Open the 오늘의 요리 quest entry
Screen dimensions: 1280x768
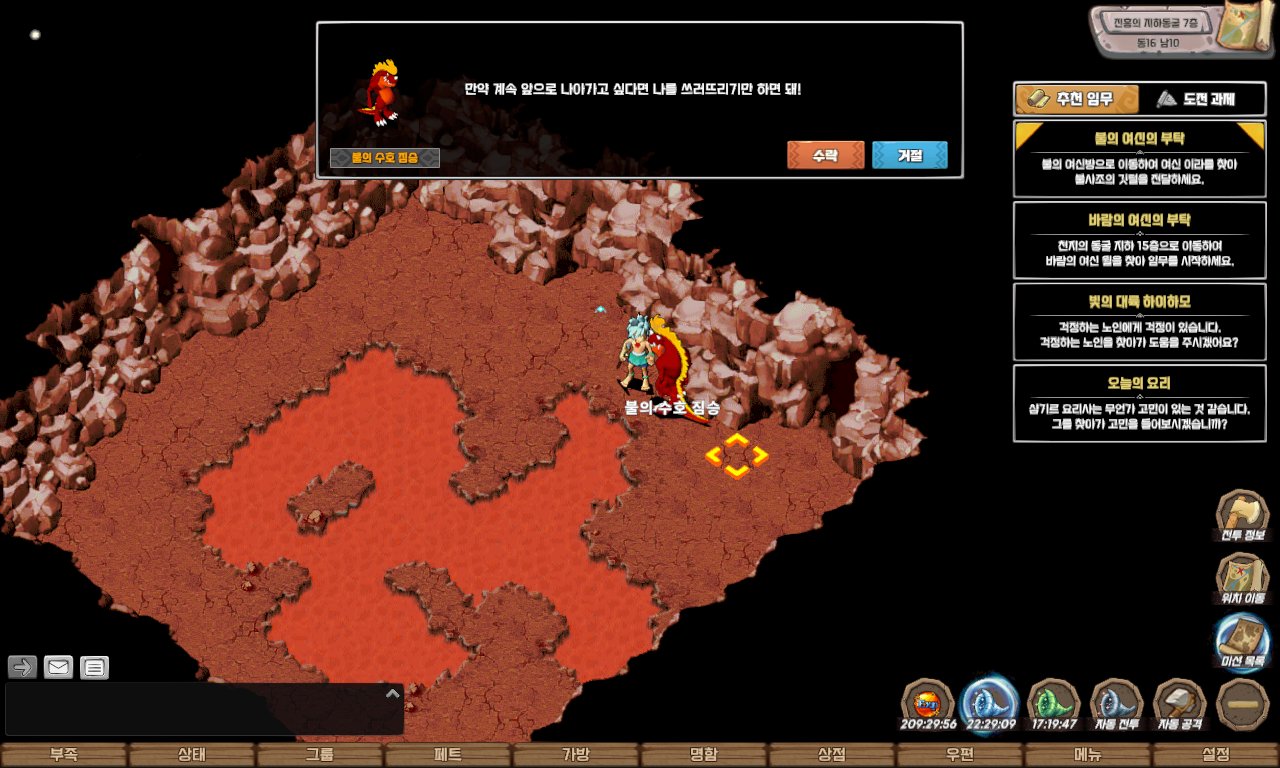pos(1139,403)
